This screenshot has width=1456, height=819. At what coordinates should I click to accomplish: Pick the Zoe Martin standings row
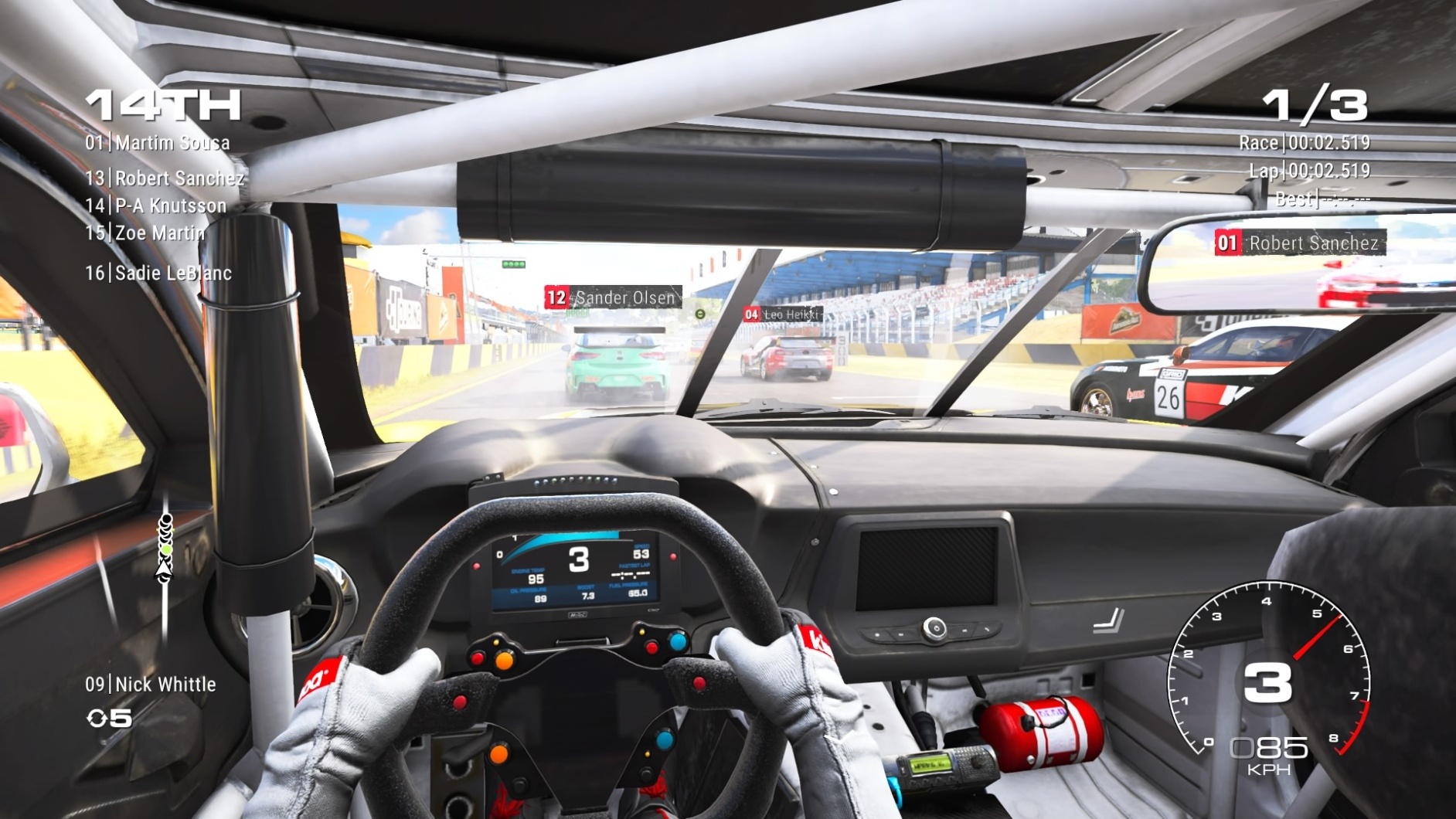click(145, 233)
